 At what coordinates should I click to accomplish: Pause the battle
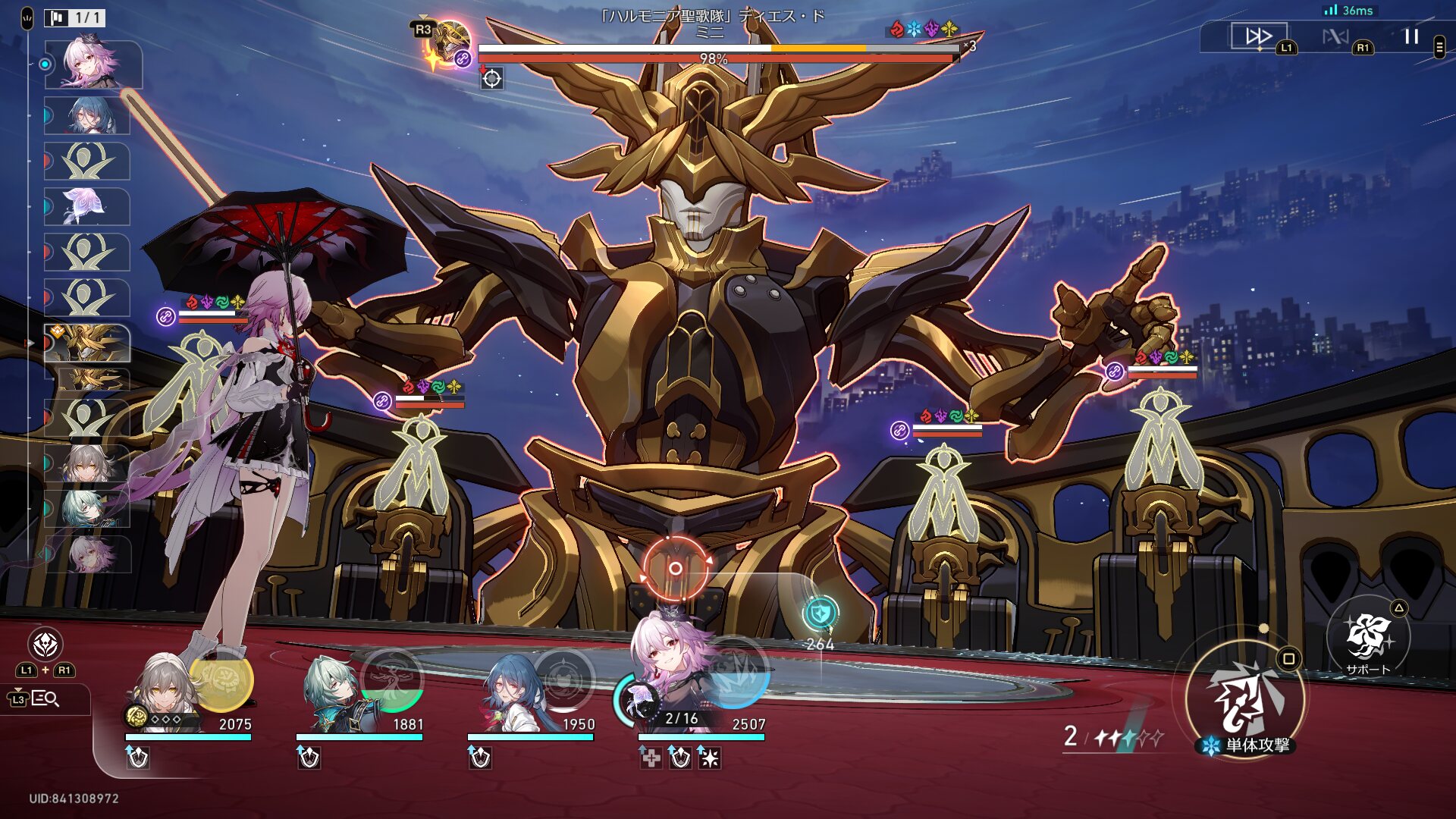[x=1411, y=36]
